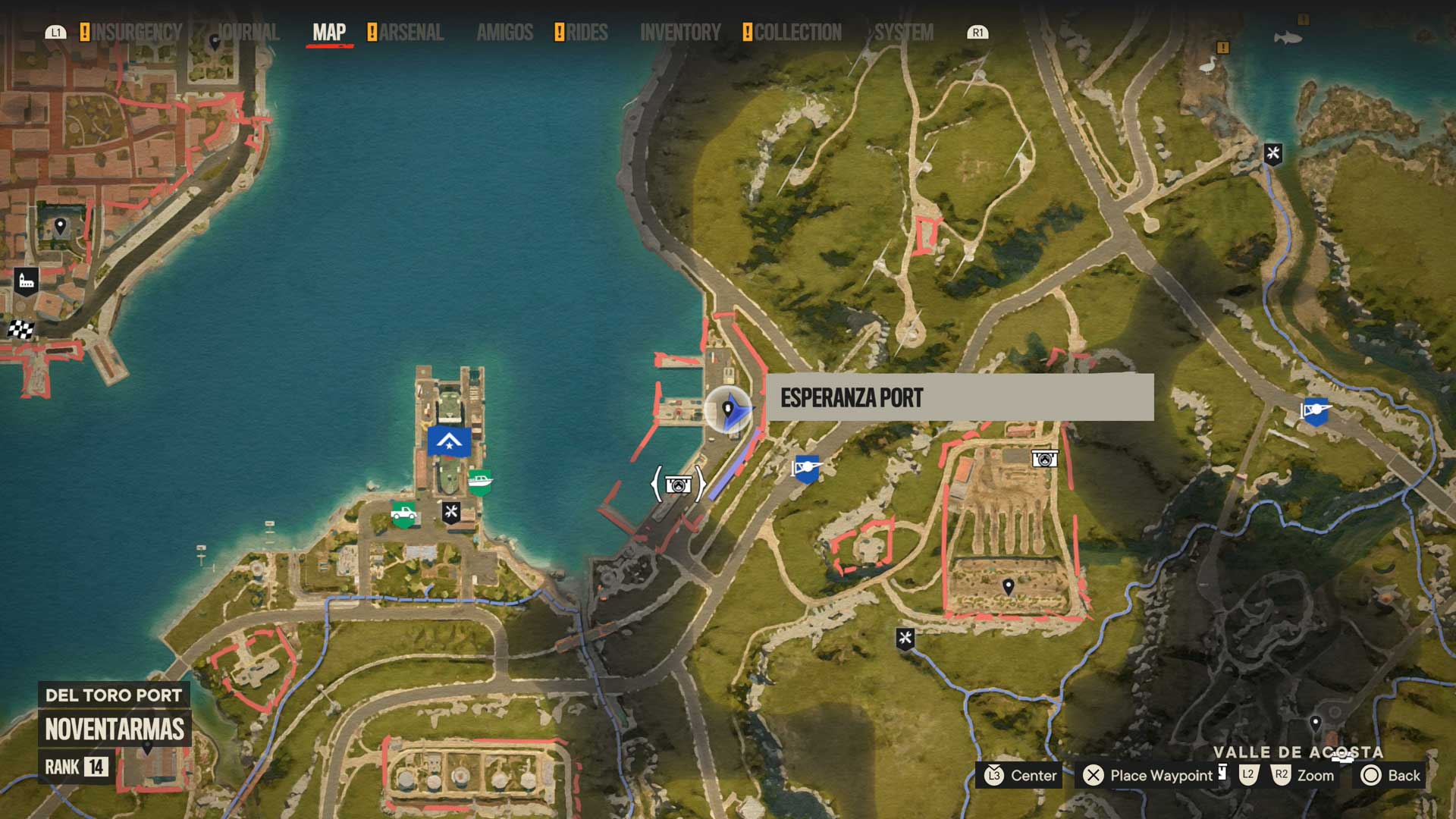Viewport: 1456px width, 819px height.
Task: Select the blue guerrilla camp marker
Action: pos(449,441)
